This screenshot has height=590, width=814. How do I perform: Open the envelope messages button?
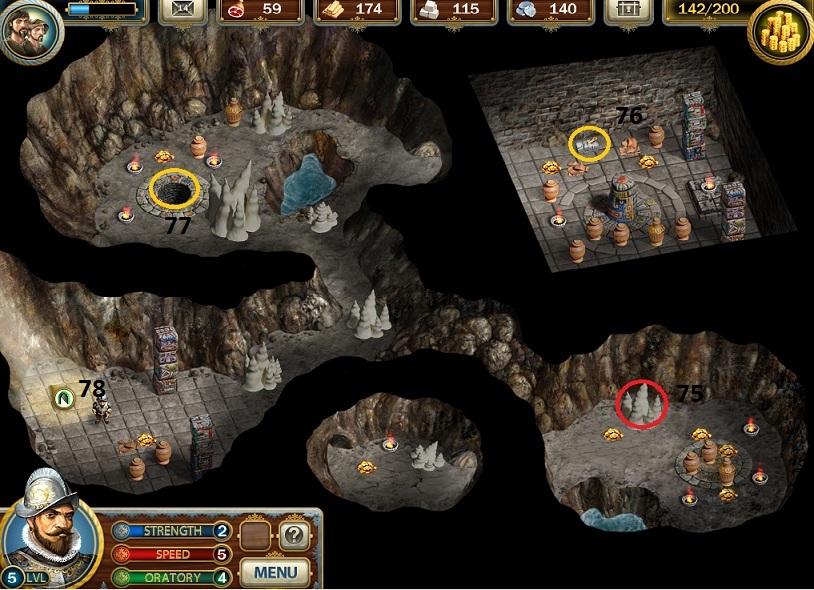[x=182, y=10]
